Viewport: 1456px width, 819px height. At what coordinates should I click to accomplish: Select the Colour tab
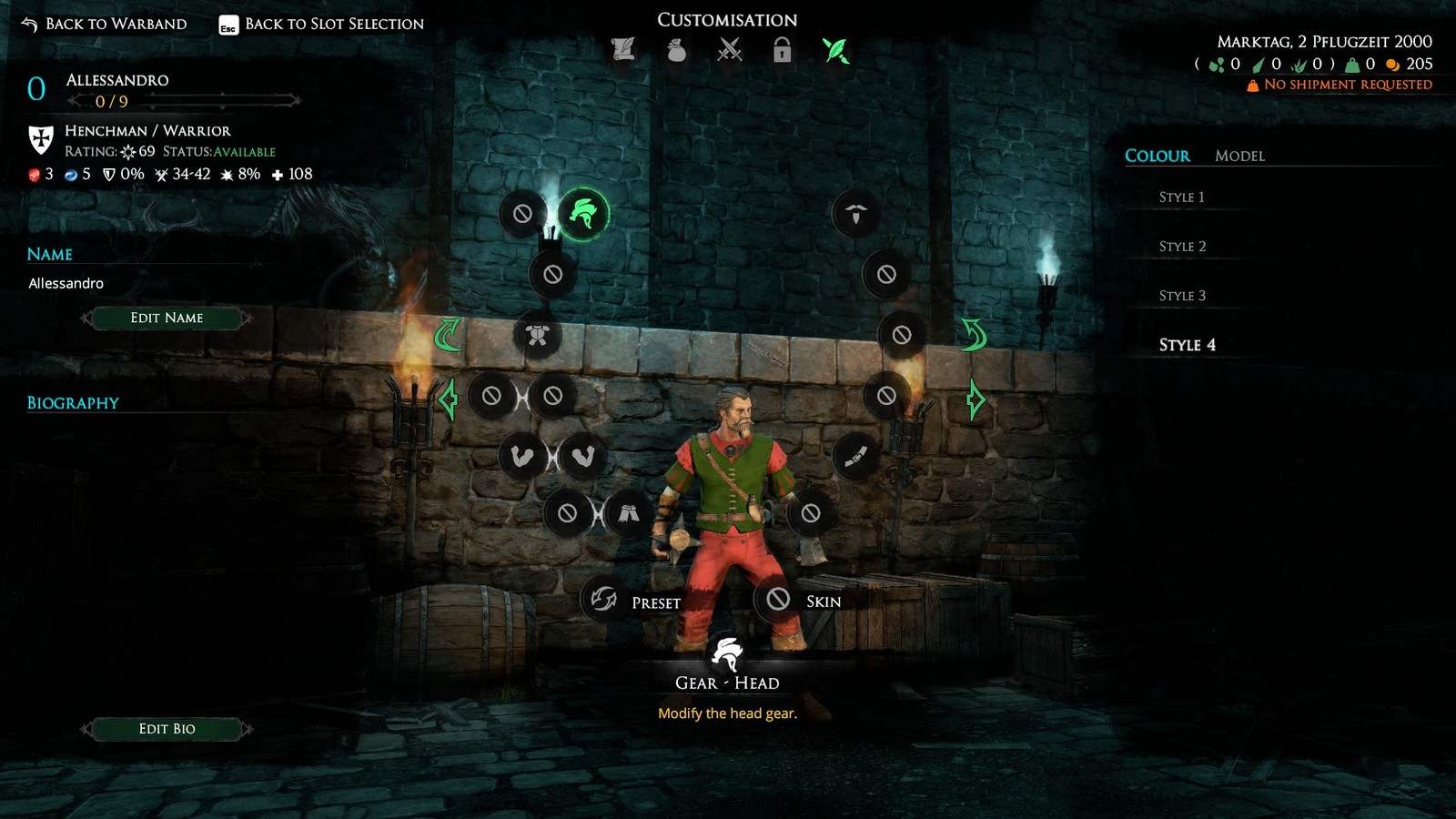[1157, 156]
